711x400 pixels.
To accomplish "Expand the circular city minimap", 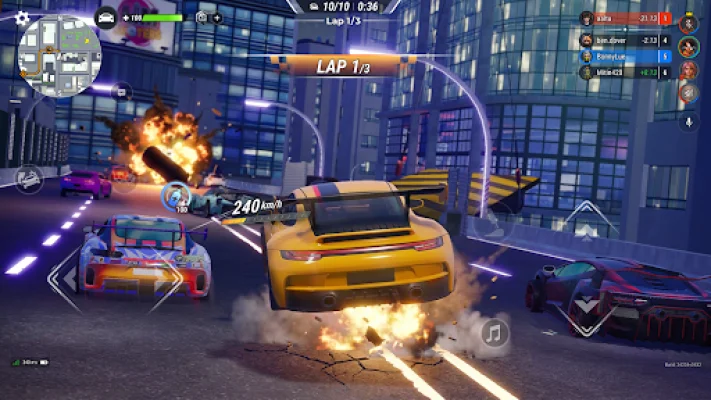I will (x=59, y=56).
